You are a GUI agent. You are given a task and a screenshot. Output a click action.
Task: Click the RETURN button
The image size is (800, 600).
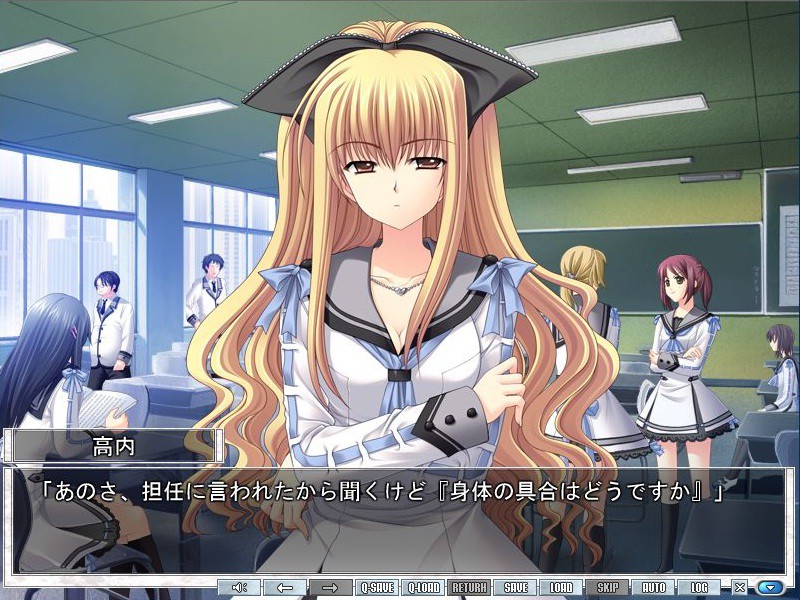tap(469, 587)
